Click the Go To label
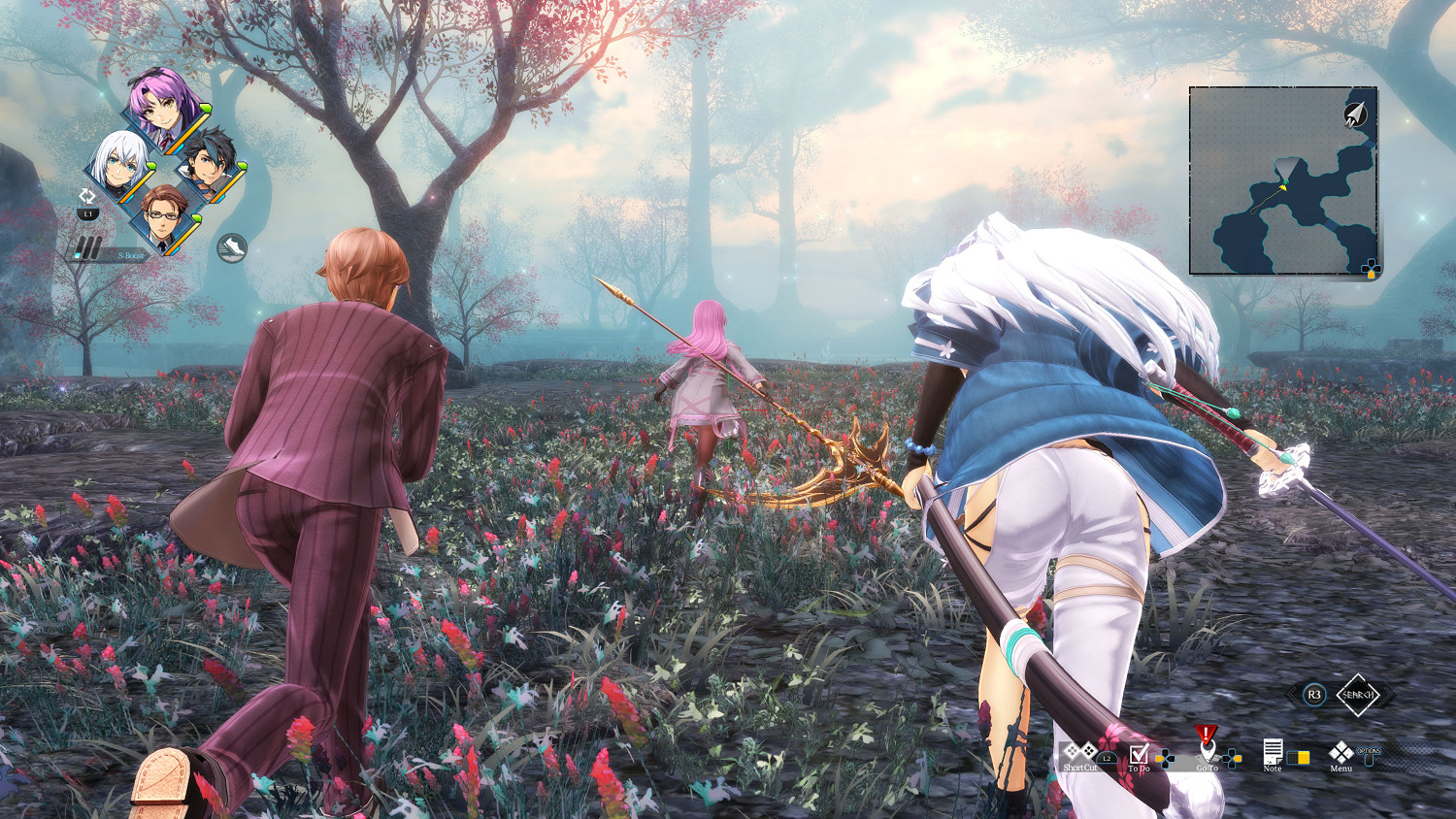Viewport: 1456px width, 819px height. click(1208, 769)
